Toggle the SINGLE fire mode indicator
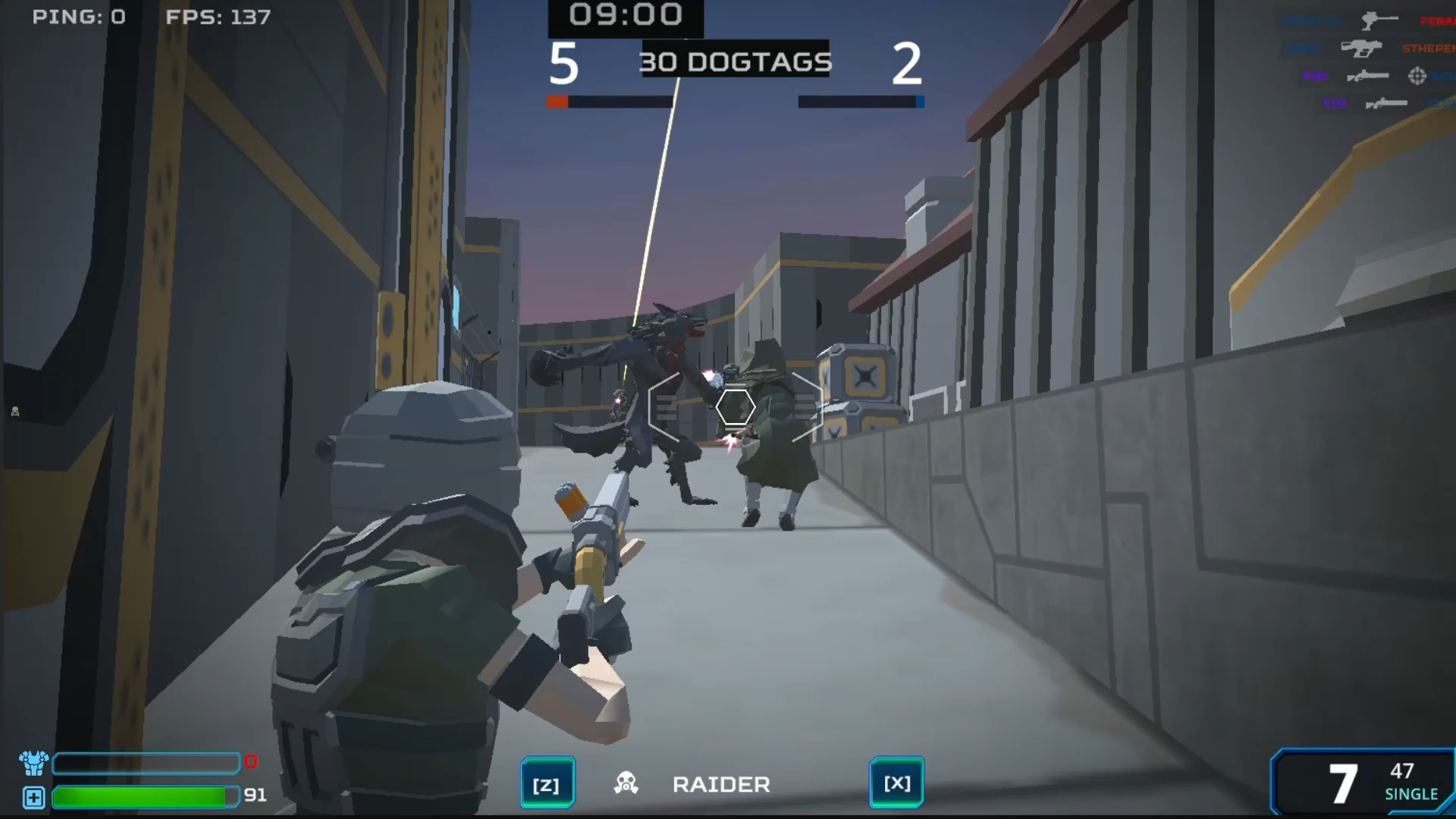This screenshot has height=819, width=1456. [x=1412, y=795]
